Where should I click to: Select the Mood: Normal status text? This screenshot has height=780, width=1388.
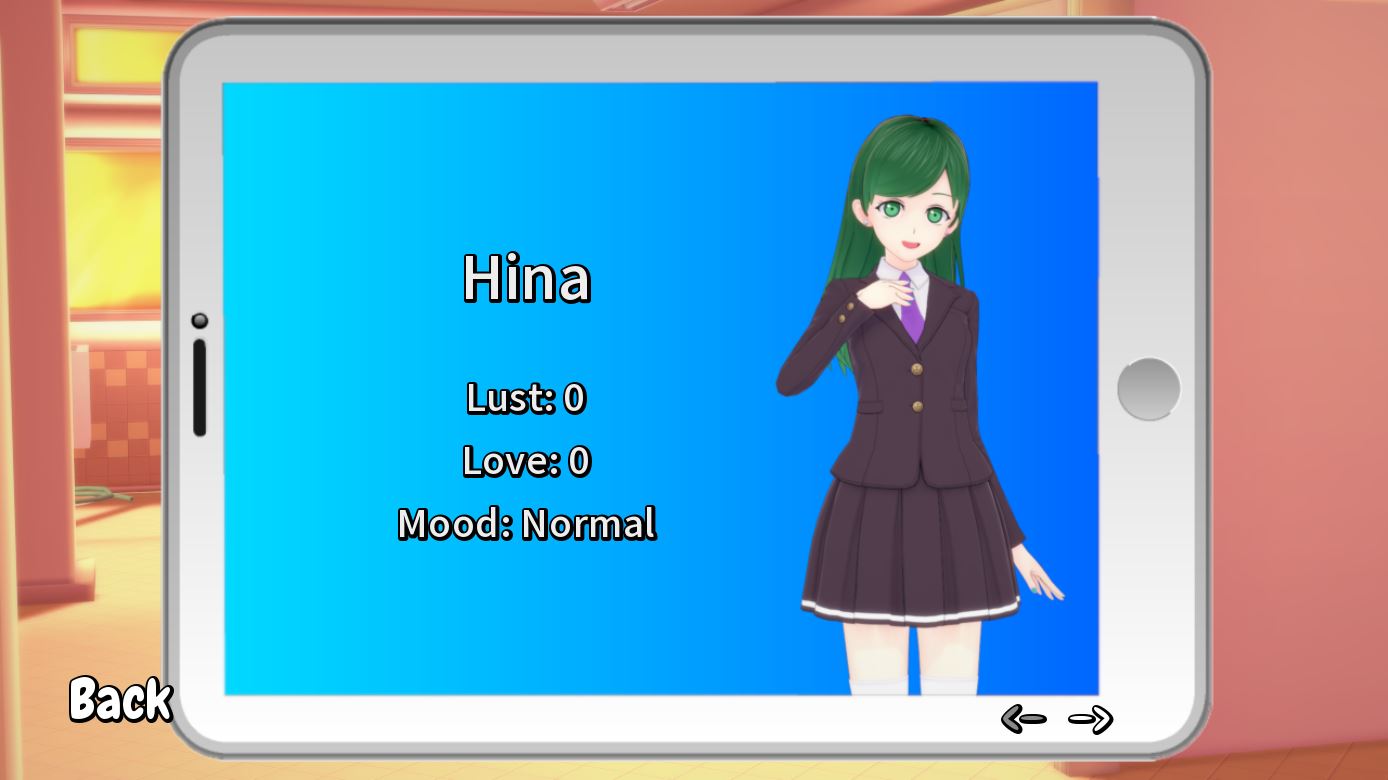point(525,522)
